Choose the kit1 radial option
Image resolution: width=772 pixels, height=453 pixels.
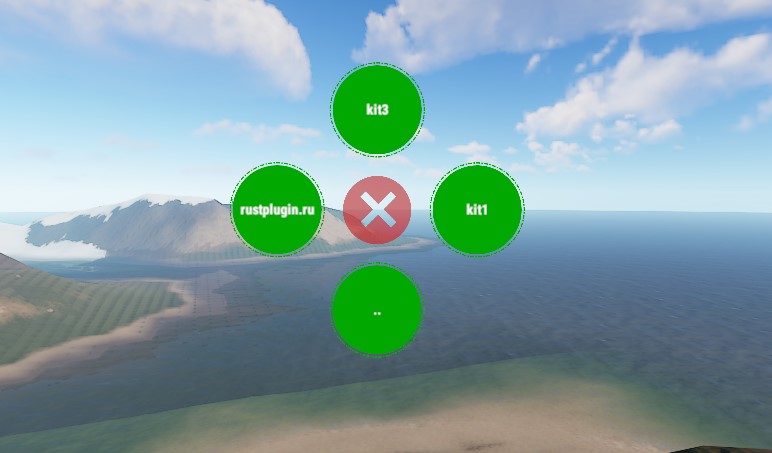pyautogui.click(x=477, y=210)
